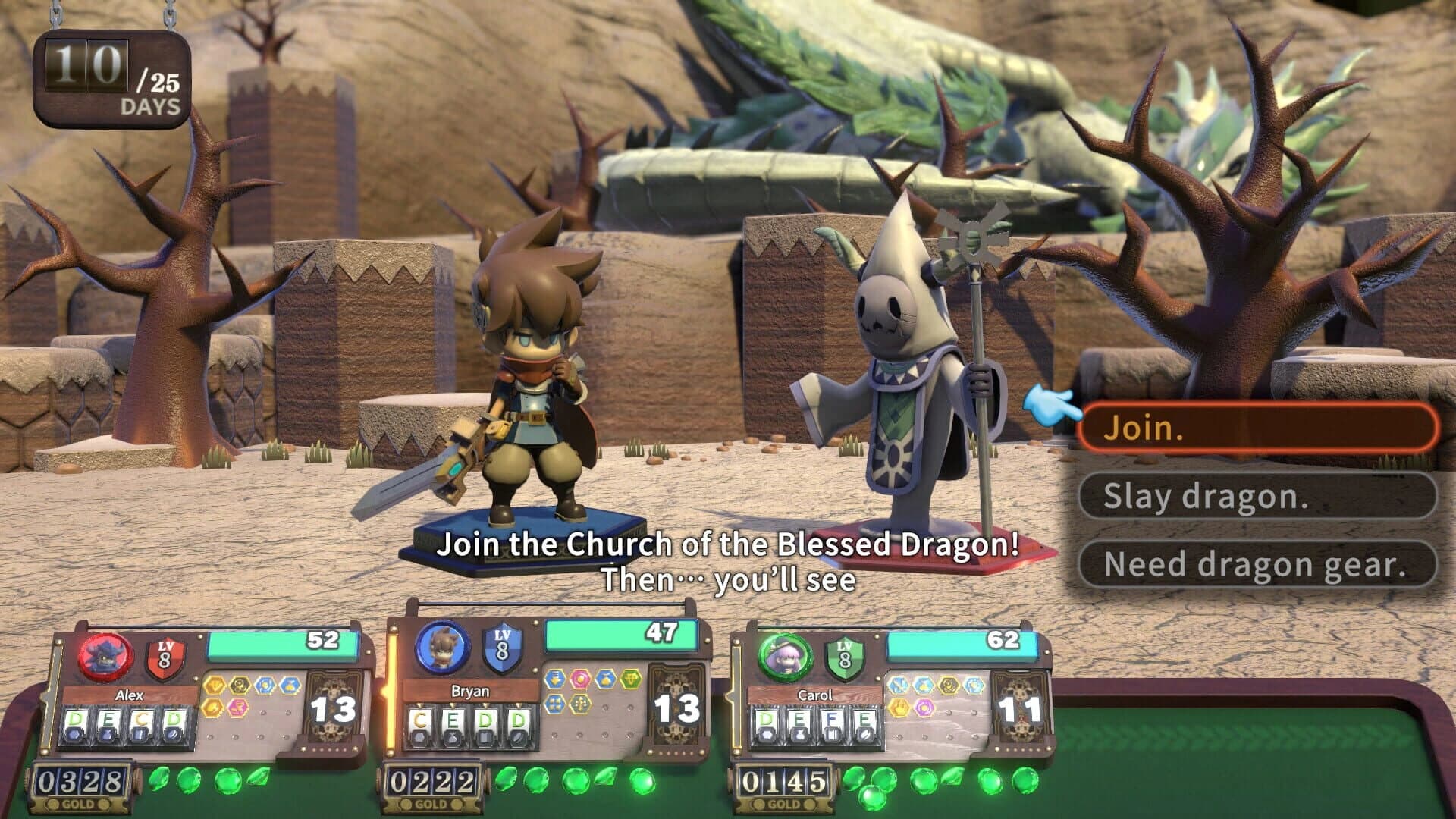
Task: Flip Bryan's "C" slot reel
Action: [422, 724]
